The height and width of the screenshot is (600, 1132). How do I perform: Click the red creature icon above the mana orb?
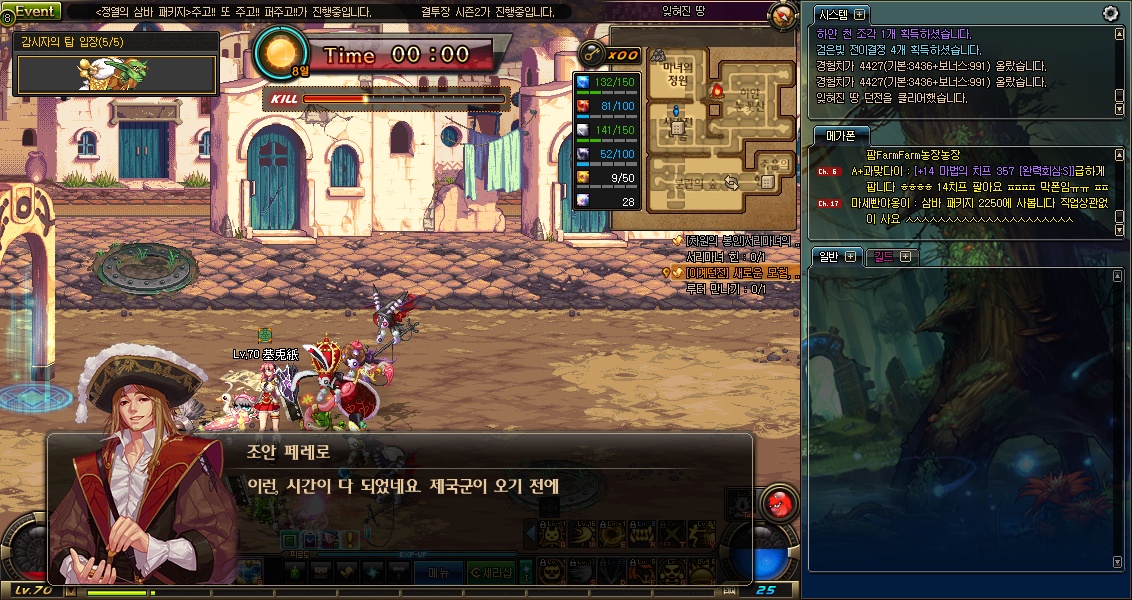(777, 502)
